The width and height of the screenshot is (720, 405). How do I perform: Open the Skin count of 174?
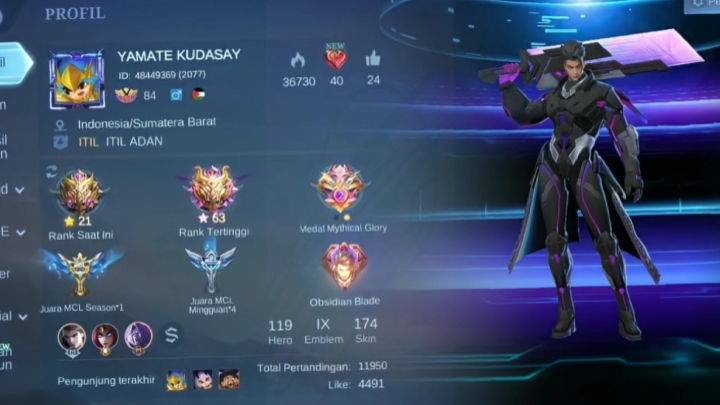366,330
